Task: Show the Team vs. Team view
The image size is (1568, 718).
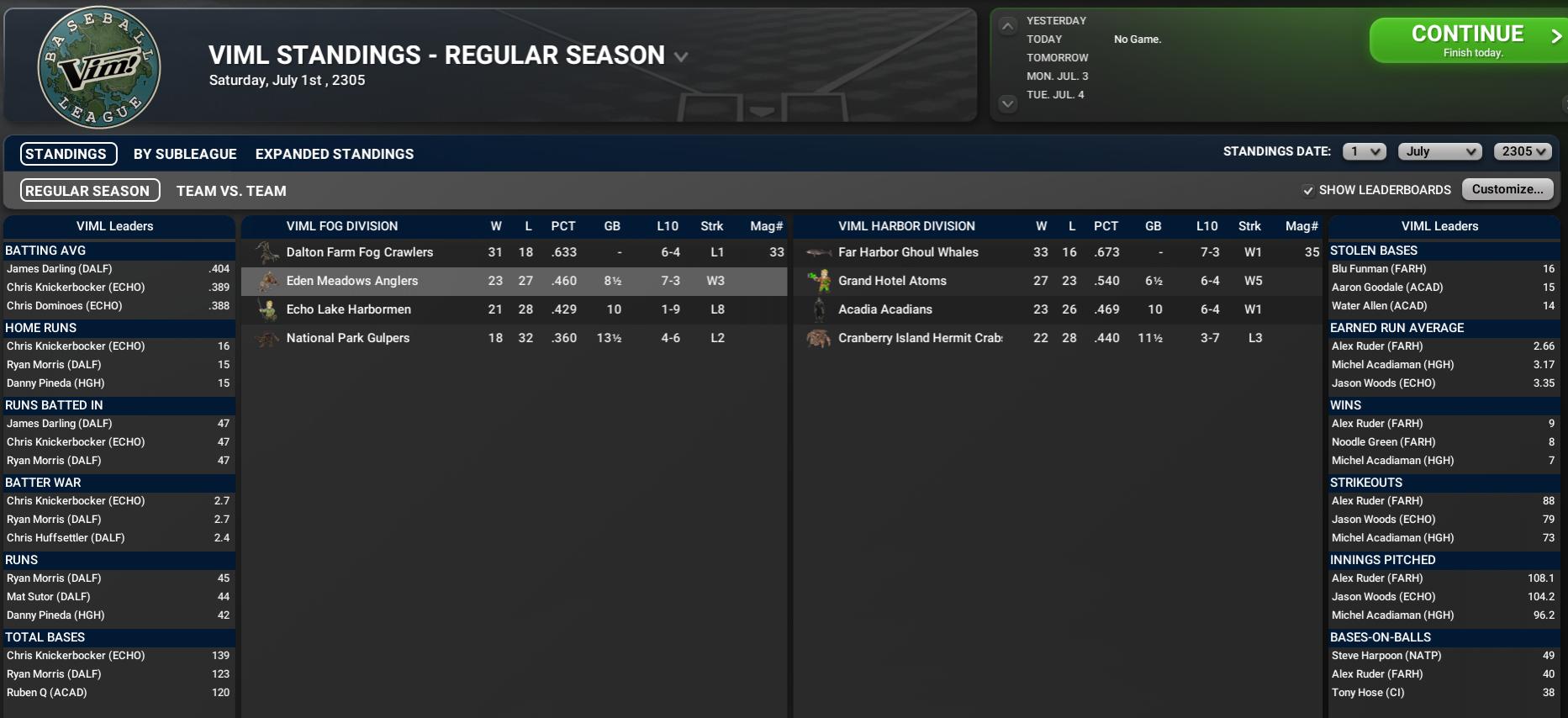Action: pos(231,191)
